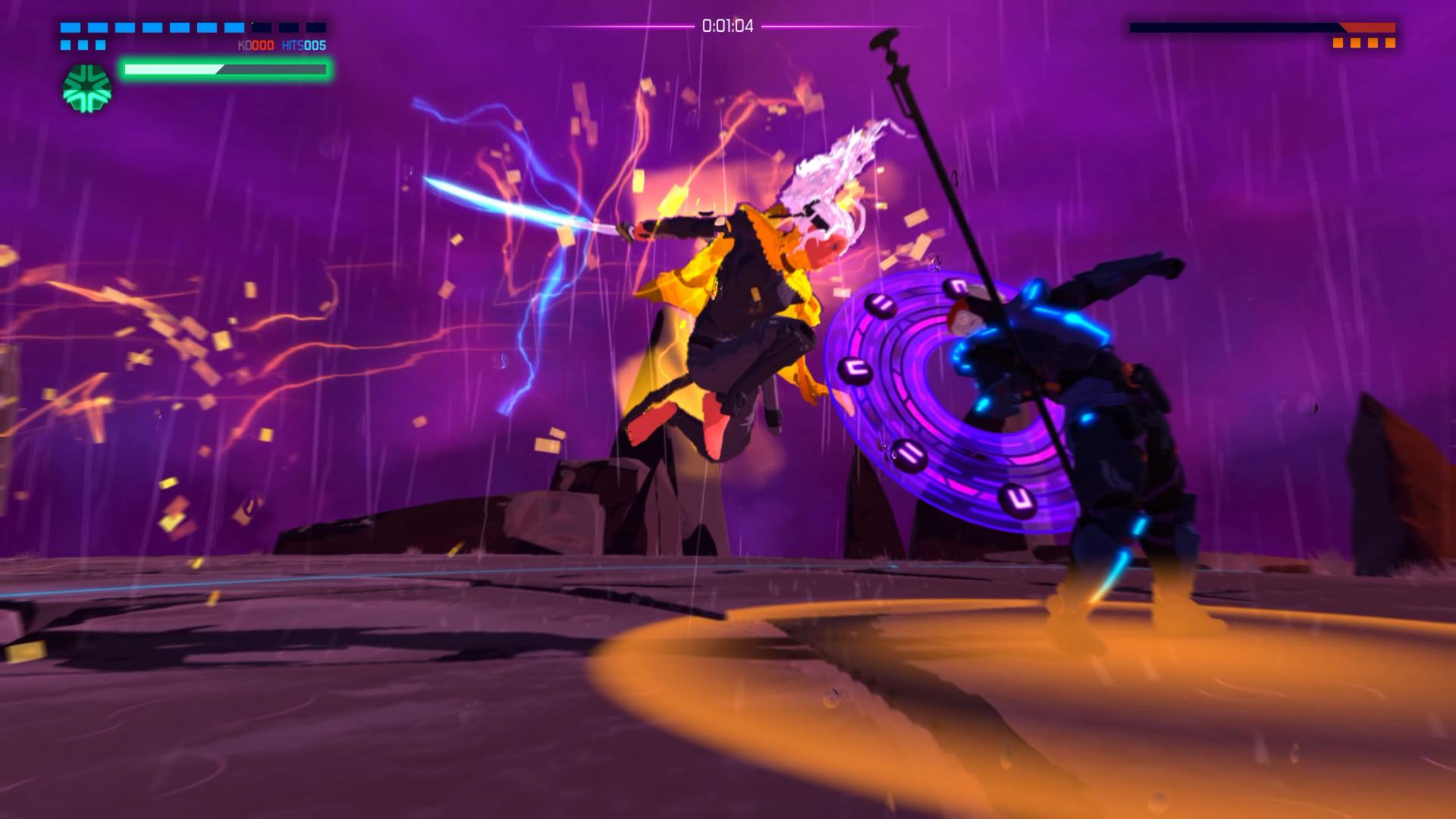The height and width of the screenshot is (819, 1456).
Task: Click the red KO000 counter
Action: (256, 44)
